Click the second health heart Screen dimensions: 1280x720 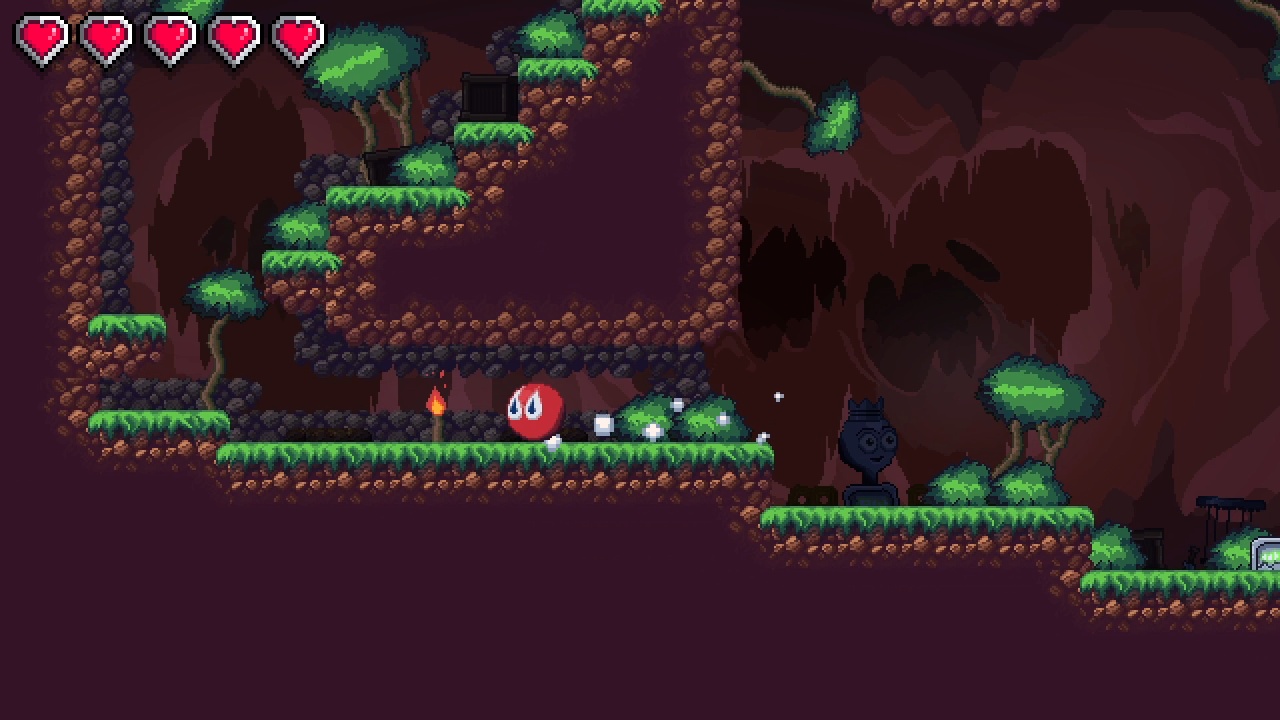tap(105, 35)
